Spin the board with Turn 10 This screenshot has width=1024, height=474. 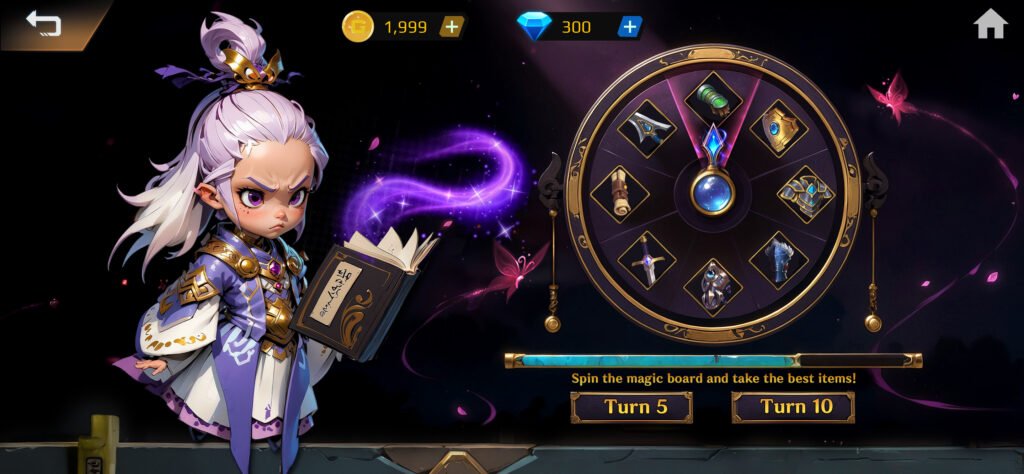tap(793, 407)
